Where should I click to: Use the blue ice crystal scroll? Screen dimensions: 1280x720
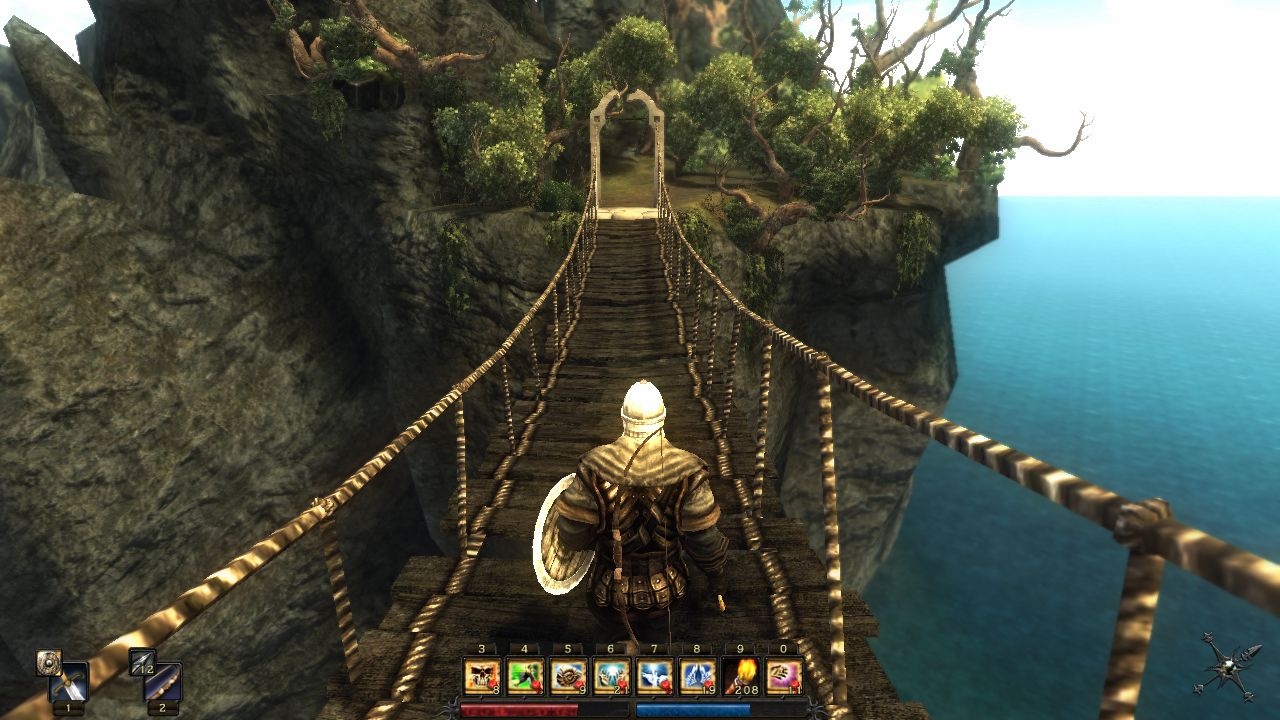pyautogui.click(x=697, y=677)
